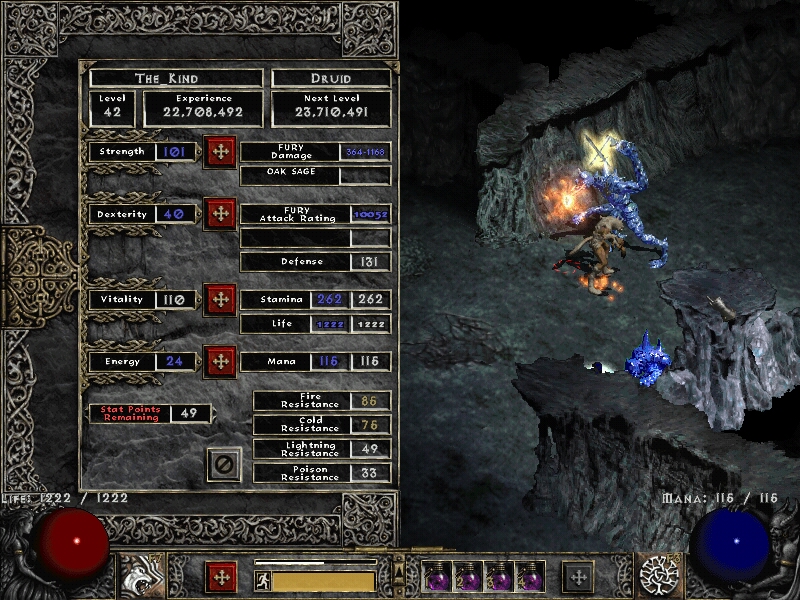Spend a stat point on Vitality
800x600 pixels.
click(220, 300)
